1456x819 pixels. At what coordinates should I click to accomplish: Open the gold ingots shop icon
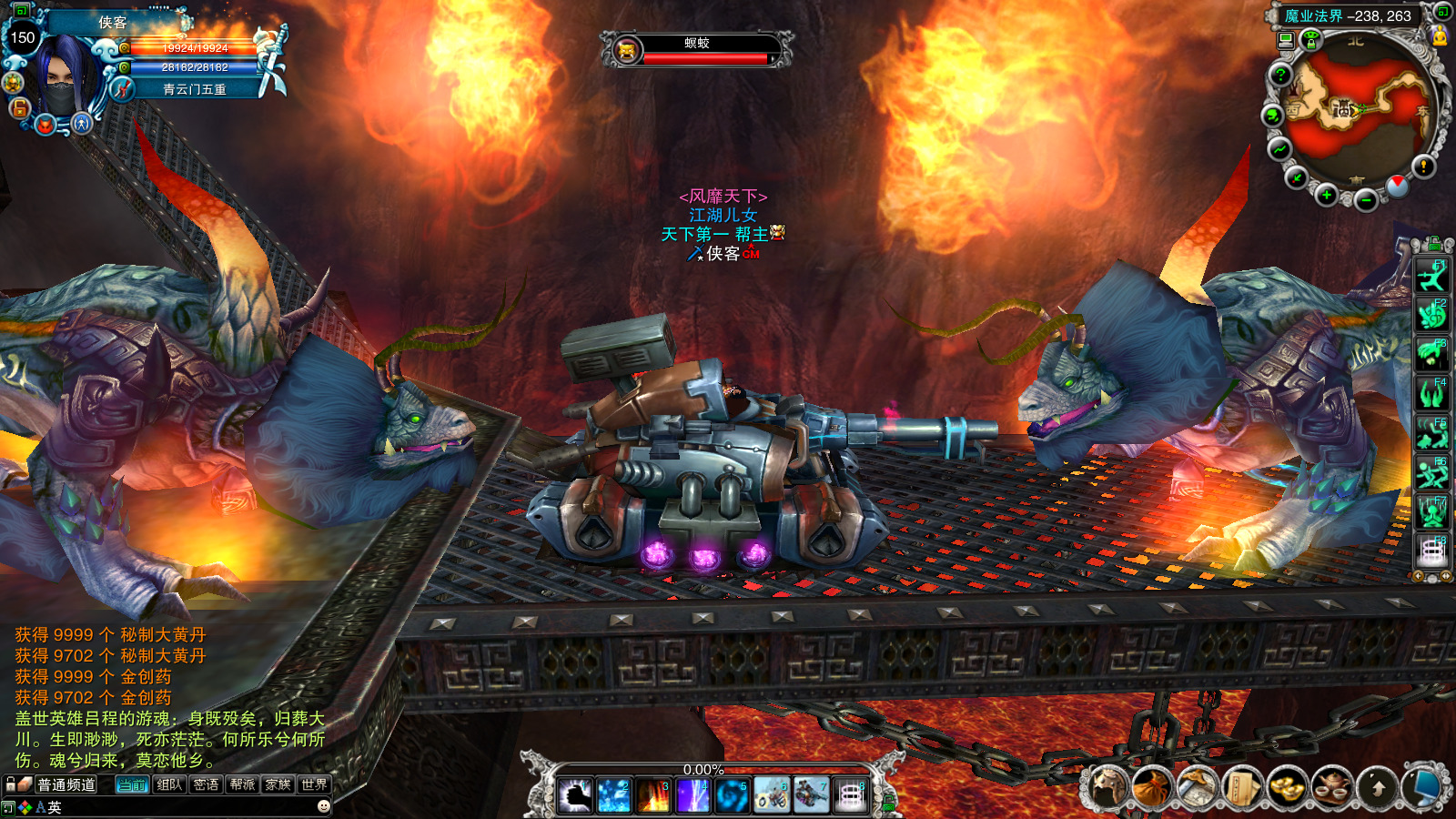pos(1286,788)
